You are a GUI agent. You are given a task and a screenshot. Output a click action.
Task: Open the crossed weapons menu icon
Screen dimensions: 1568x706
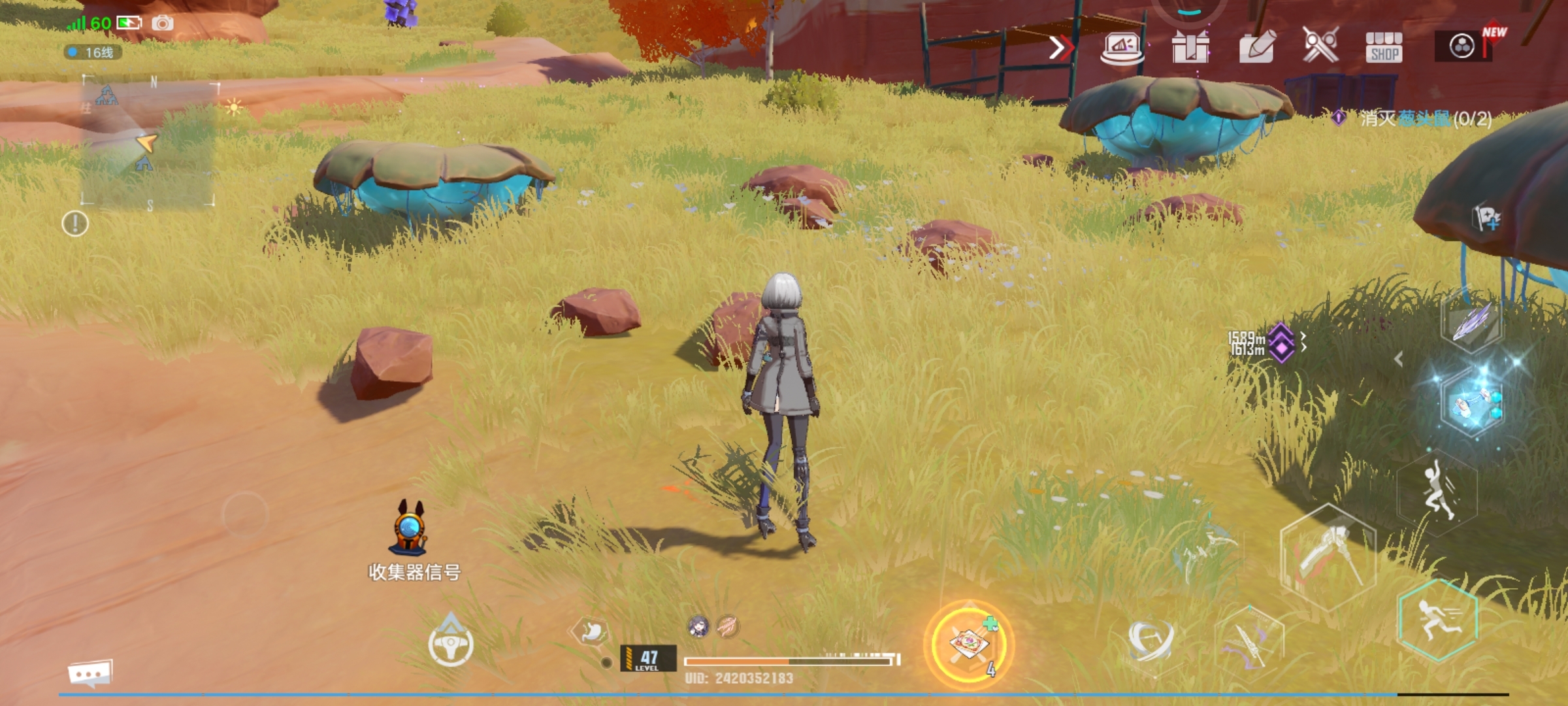point(1320,46)
